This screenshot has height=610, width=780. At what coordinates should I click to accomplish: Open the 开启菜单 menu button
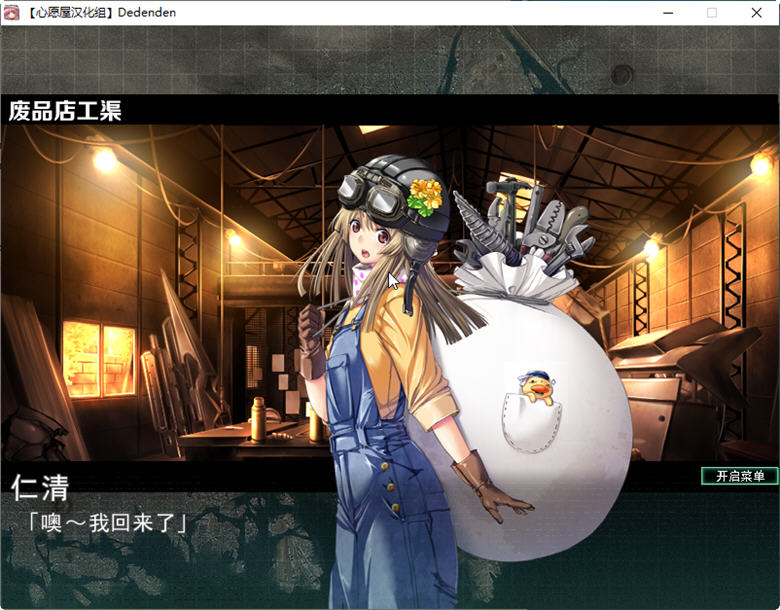[x=739, y=476]
